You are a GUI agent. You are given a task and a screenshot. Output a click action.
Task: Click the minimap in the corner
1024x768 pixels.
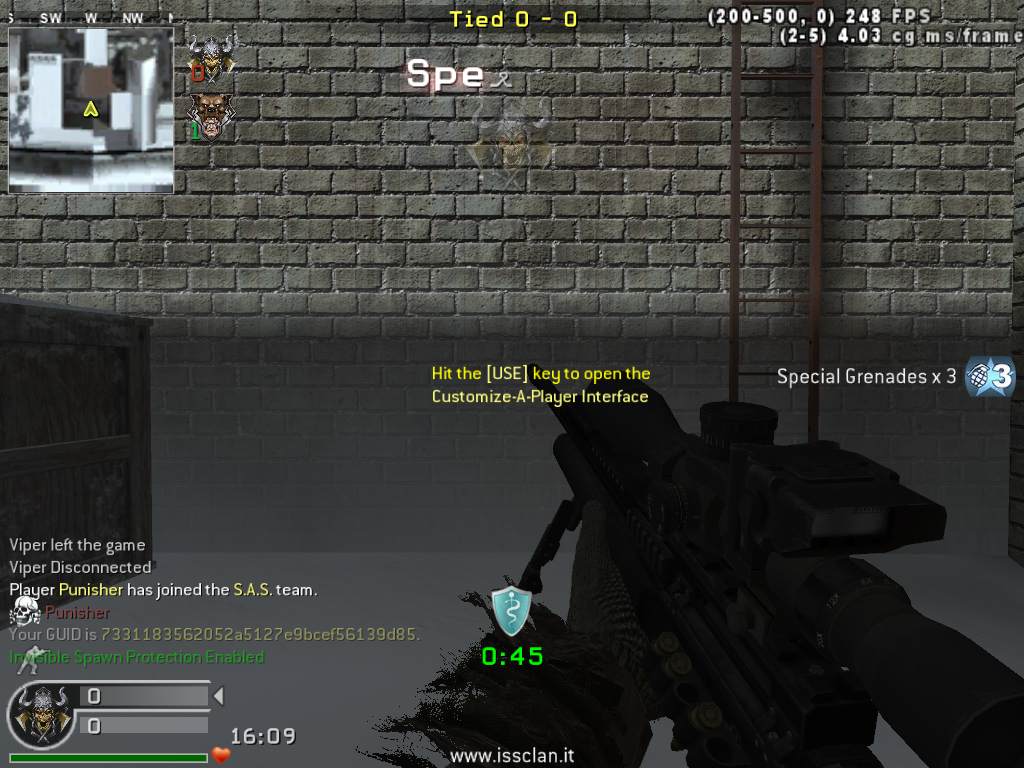coord(91,109)
